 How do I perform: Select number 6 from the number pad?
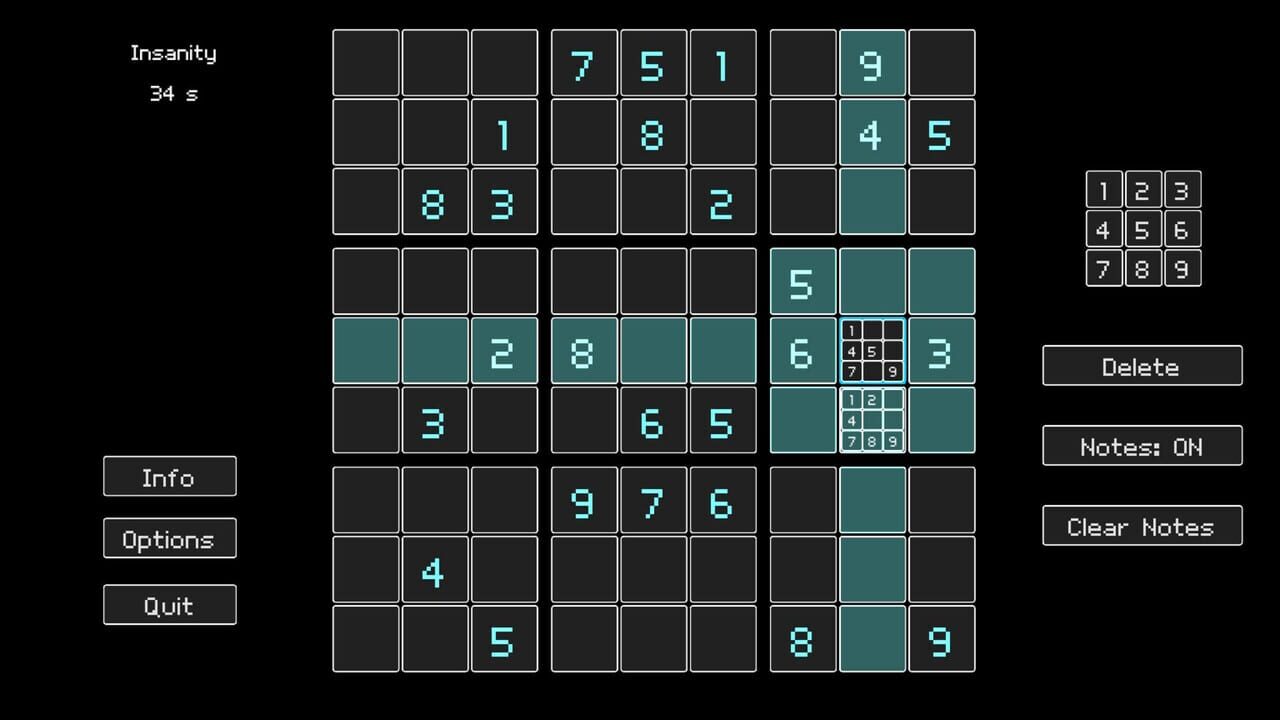pos(1182,229)
